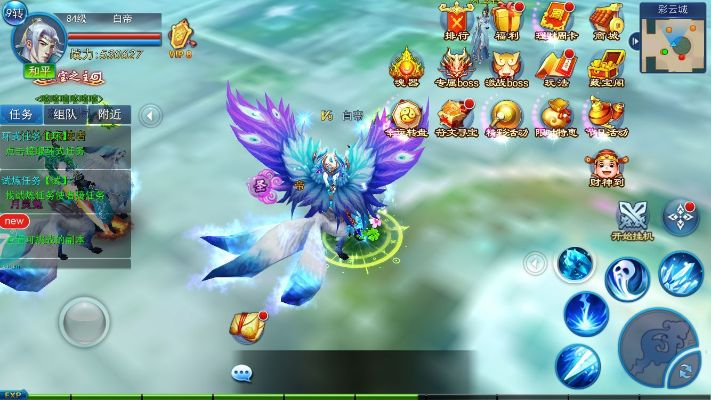This screenshot has height=400, width=711.
Task: Claim the 财神到 fortune god reward
Action: click(606, 167)
